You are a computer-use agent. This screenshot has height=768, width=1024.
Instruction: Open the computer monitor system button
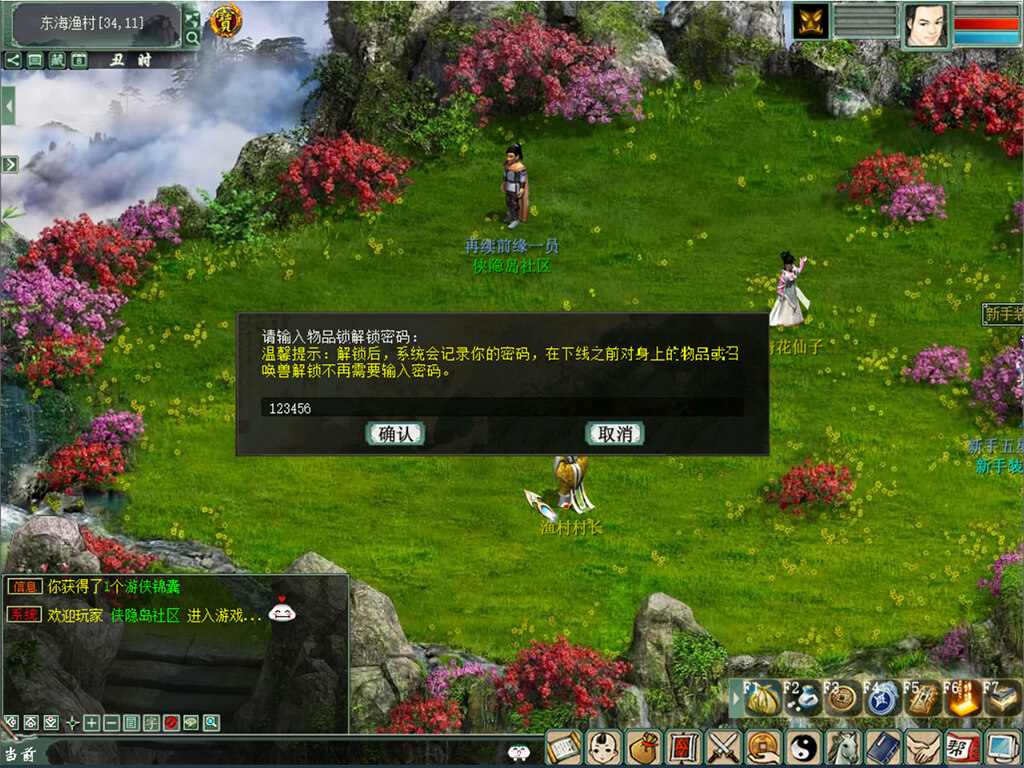coord(1002,748)
